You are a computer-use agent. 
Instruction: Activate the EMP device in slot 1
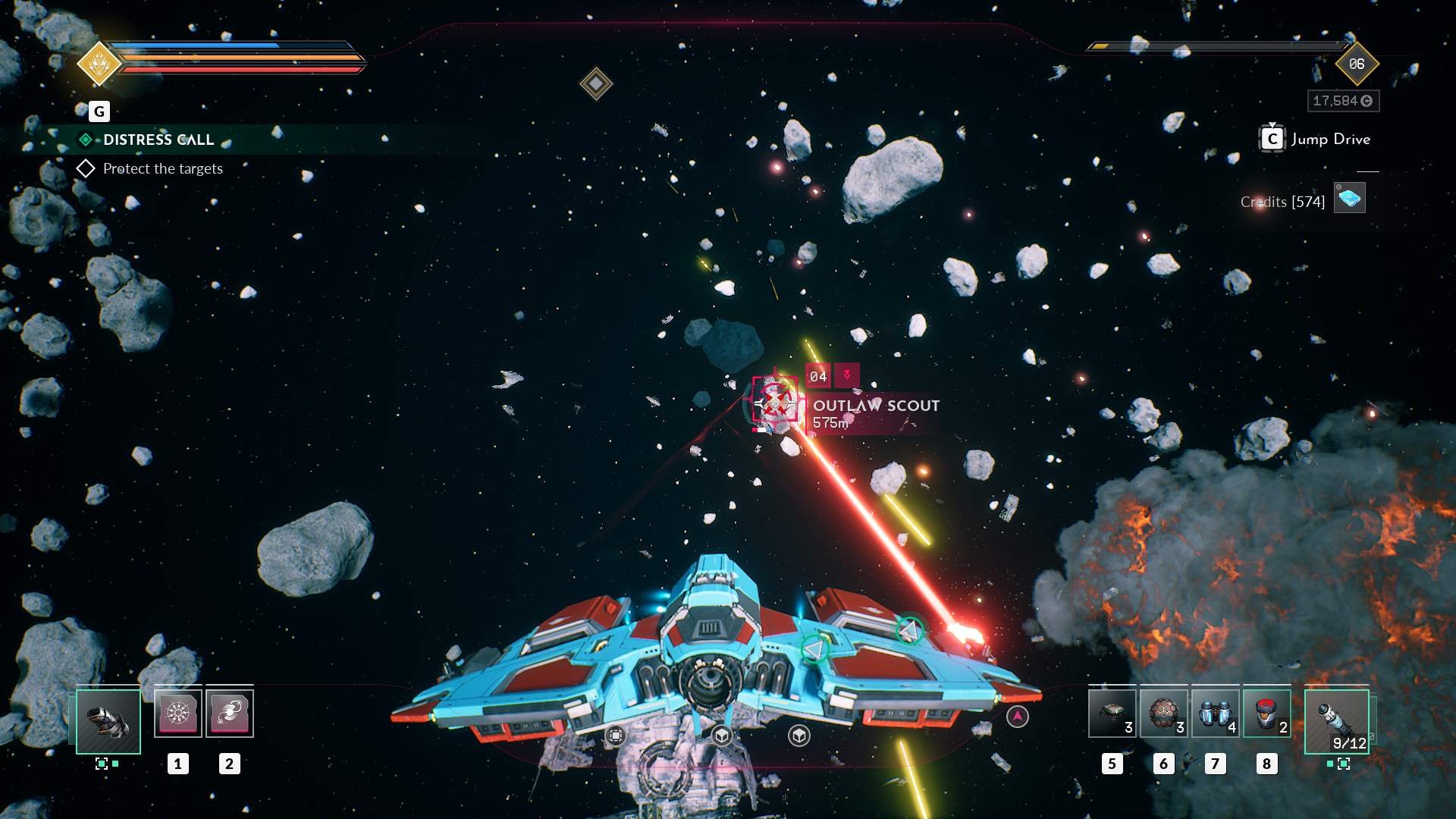[178, 712]
